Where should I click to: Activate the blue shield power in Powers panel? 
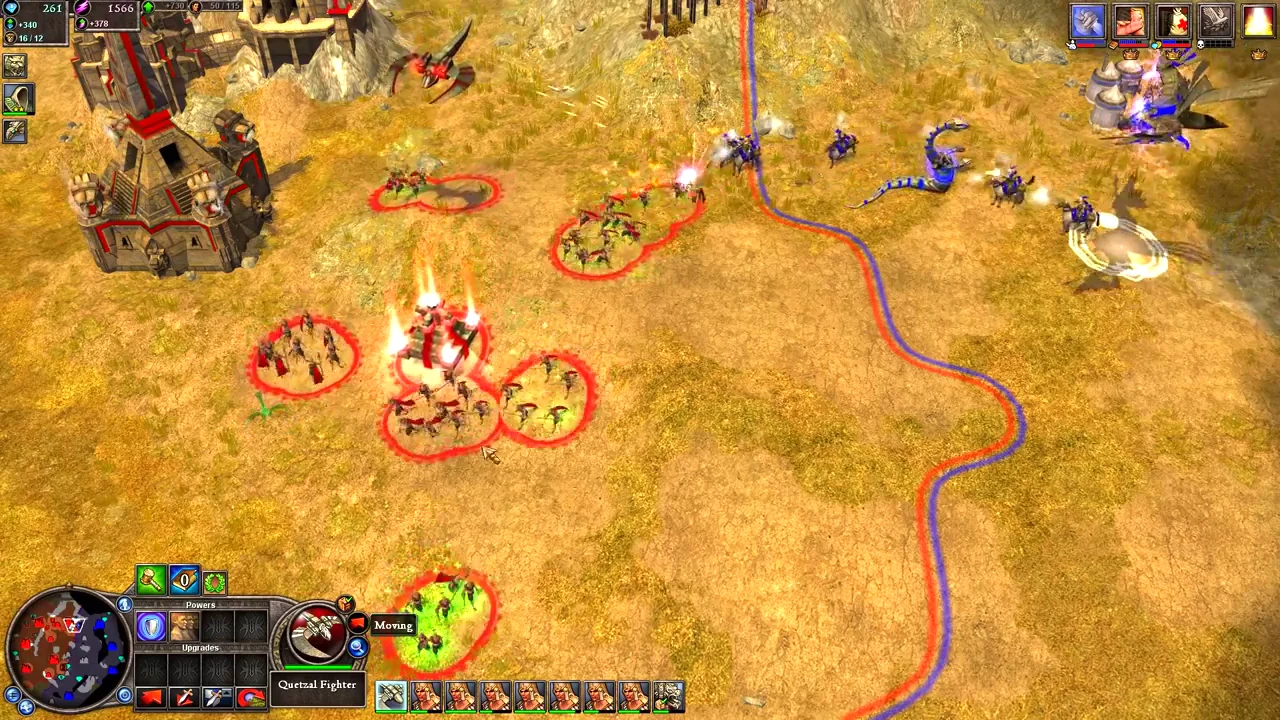pyautogui.click(x=151, y=625)
